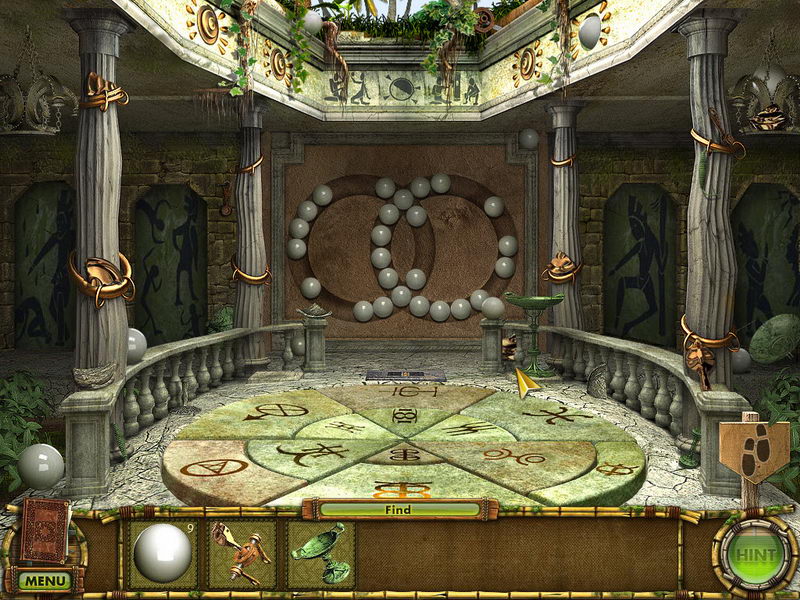Open the game MENU
This screenshot has height=600, width=800.
pos(45,580)
